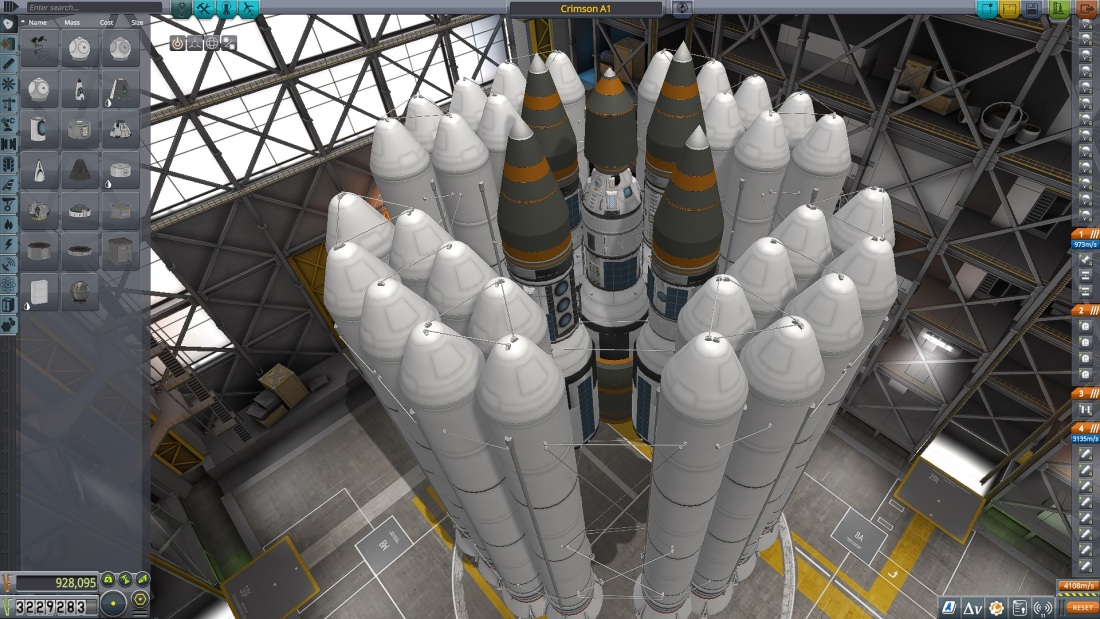This screenshot has height=619, width=1100.
Task: Choose the electrical parts category
Action: 9,244
